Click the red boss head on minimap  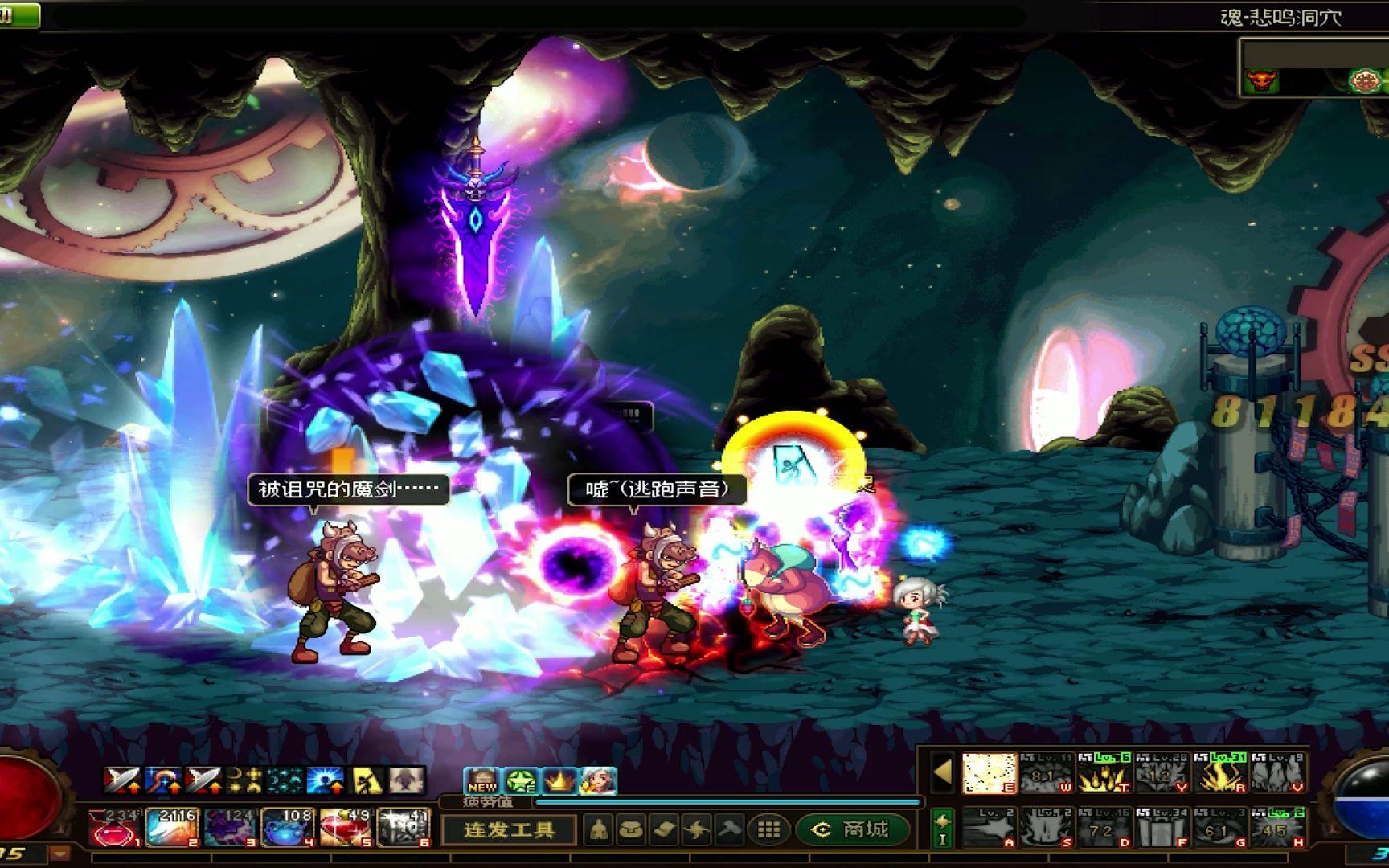point(1261,81)
